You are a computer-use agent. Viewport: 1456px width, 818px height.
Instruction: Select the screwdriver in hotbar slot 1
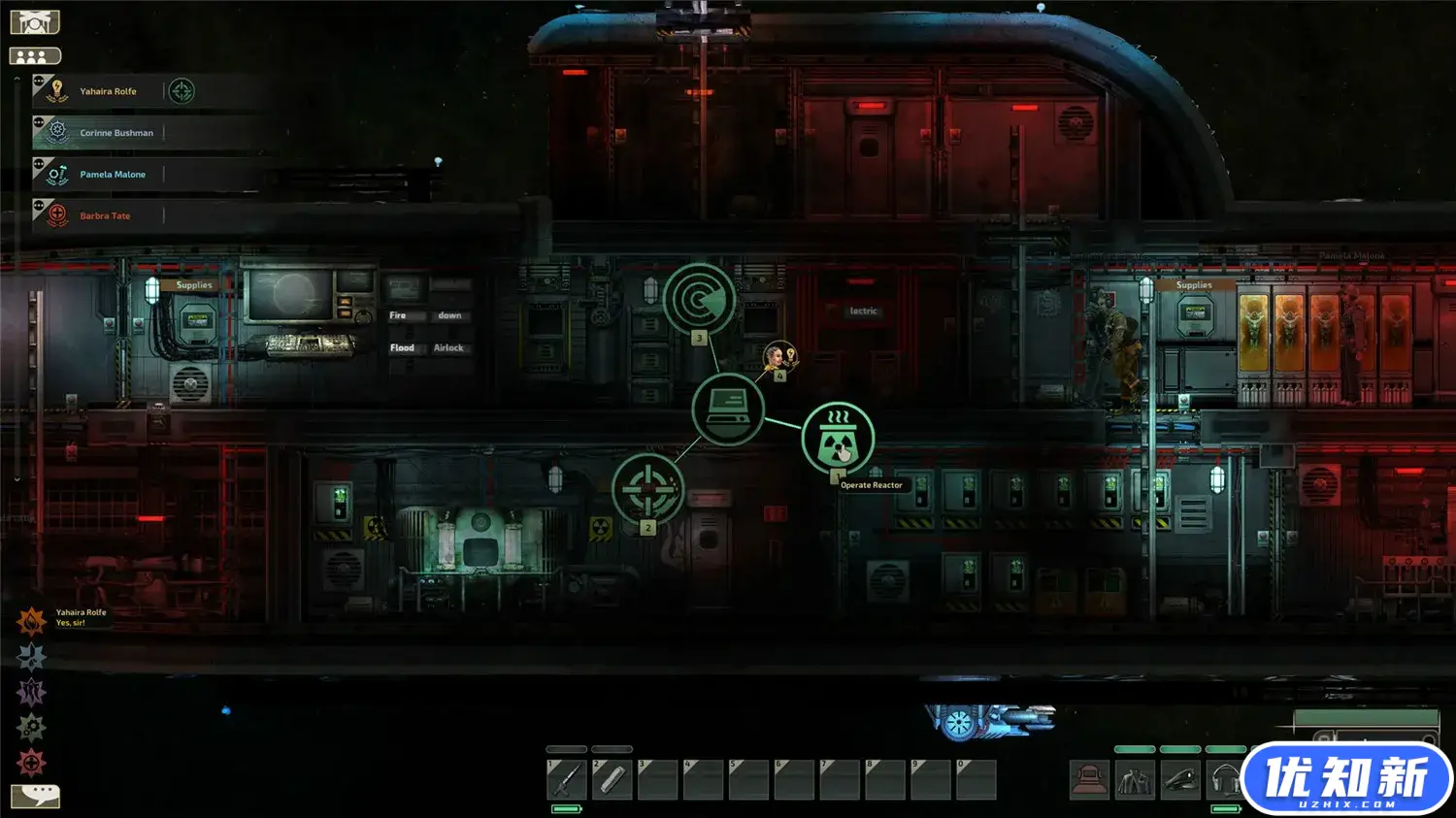point(567,779)
